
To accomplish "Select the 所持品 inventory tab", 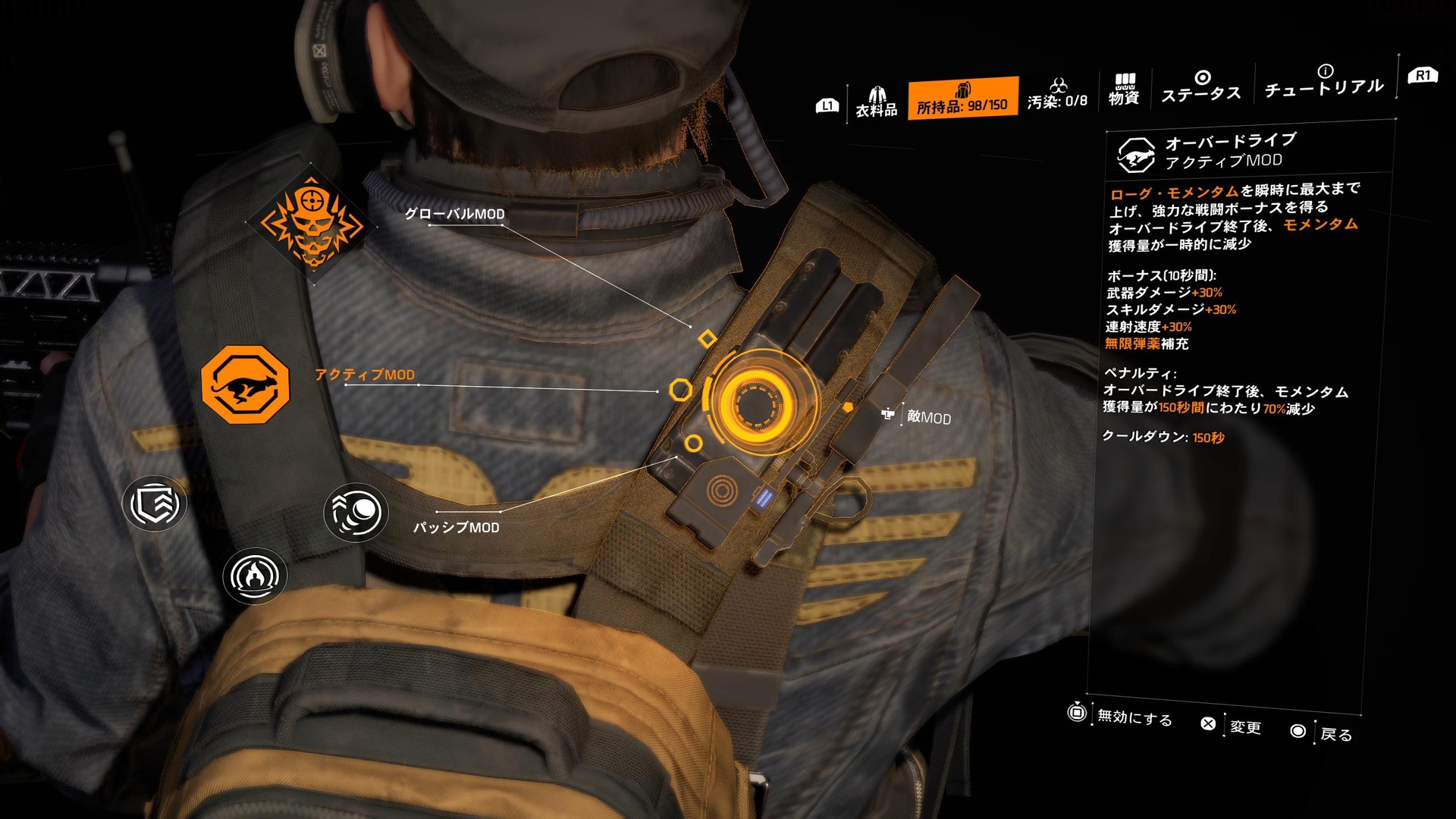I will [962, 99].
